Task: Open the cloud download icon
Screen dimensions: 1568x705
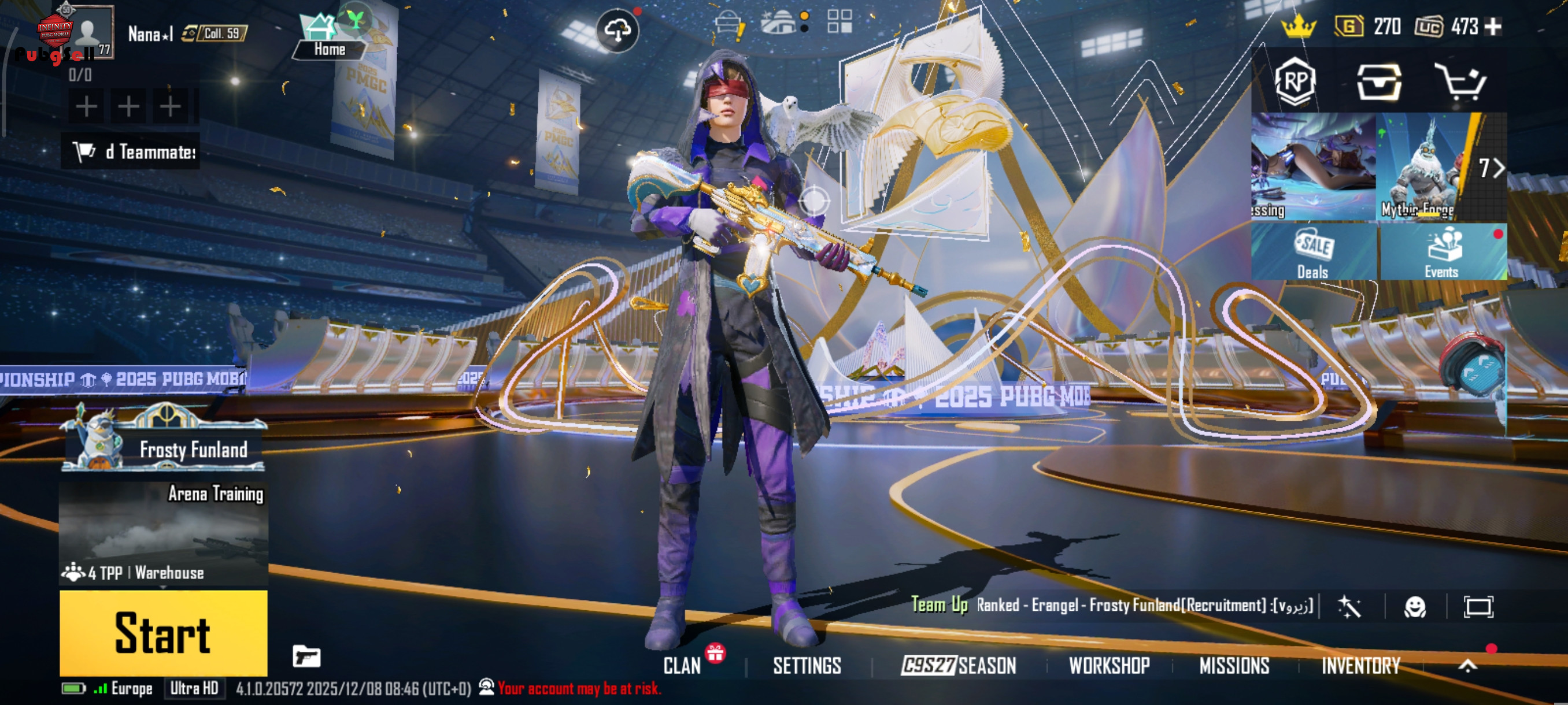Action: point(617,31)
